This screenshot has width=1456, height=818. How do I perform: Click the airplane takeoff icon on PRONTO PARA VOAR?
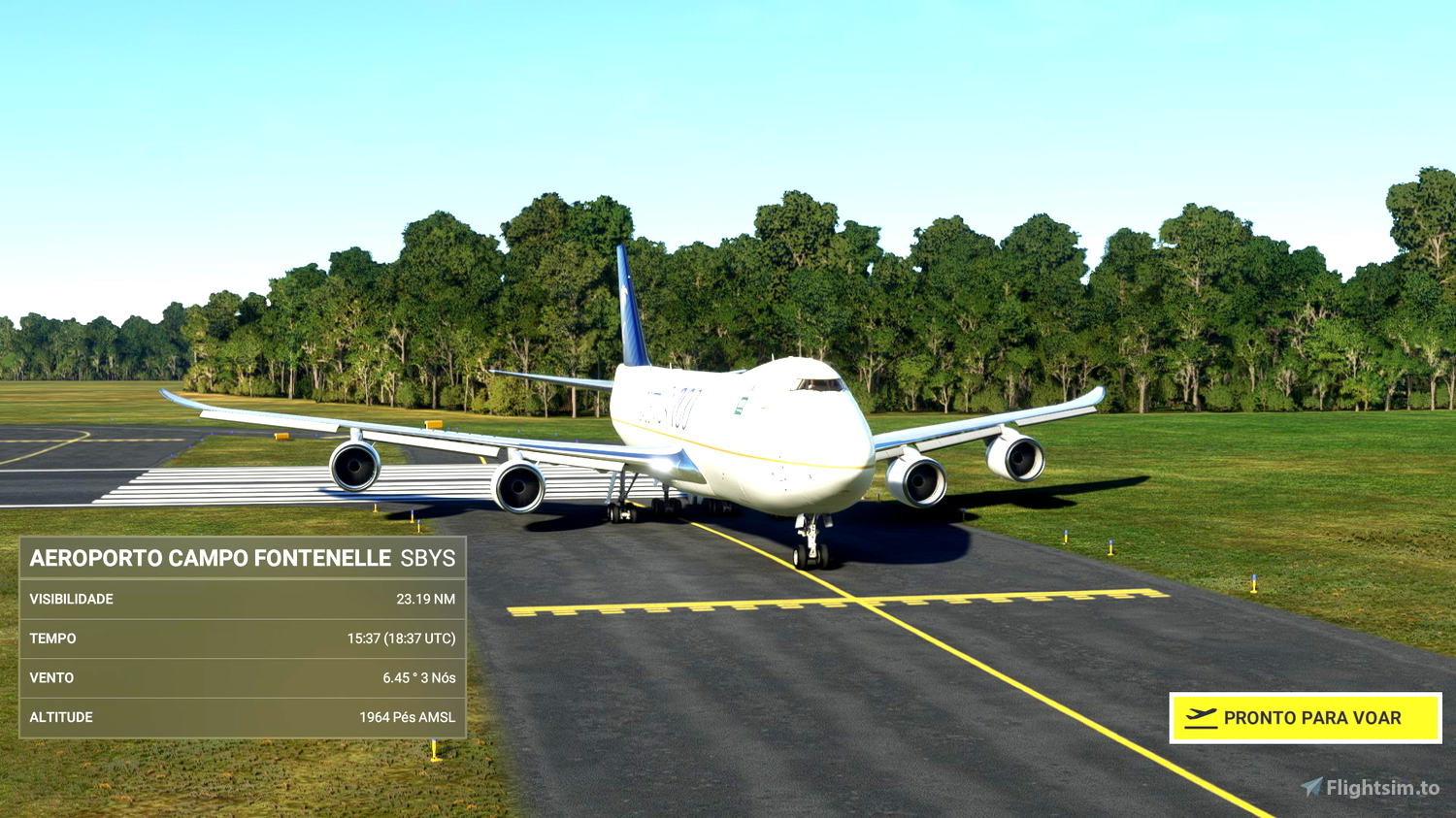(1202, 718)
